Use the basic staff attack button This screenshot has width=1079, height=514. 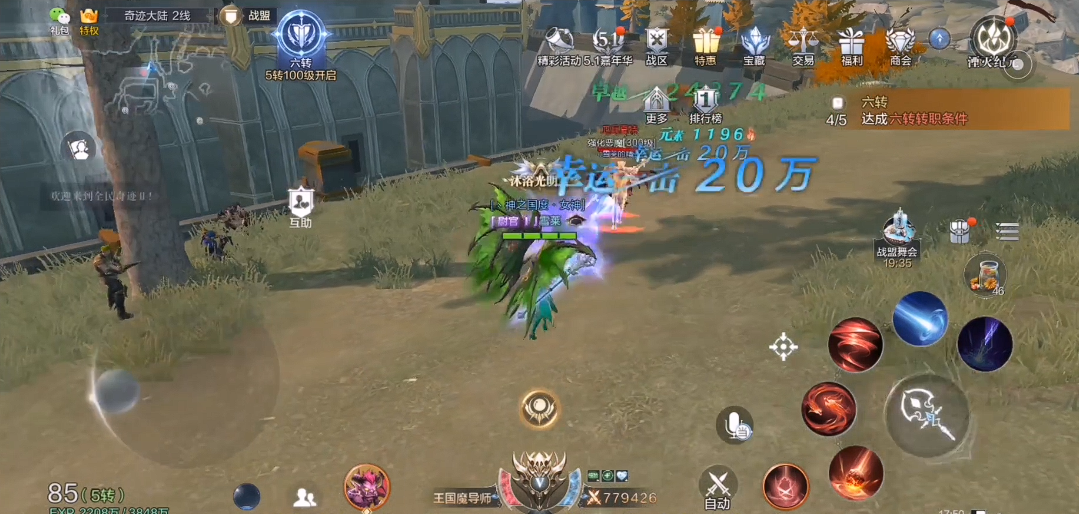point(926,415)
